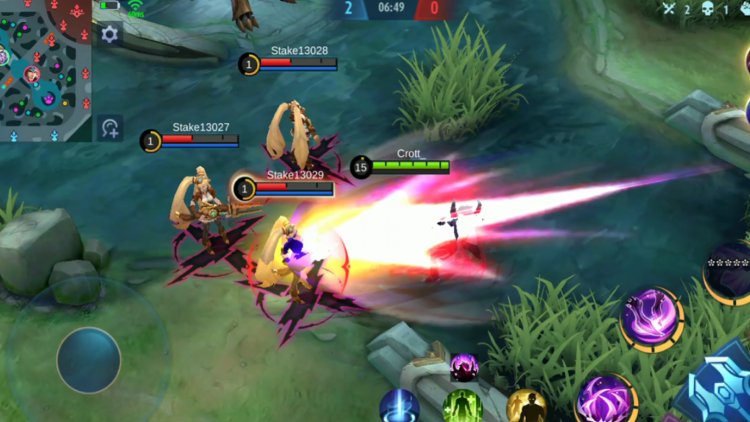
Task: Use the golden silhouette battle spell
Action: (x=525, y=407)
